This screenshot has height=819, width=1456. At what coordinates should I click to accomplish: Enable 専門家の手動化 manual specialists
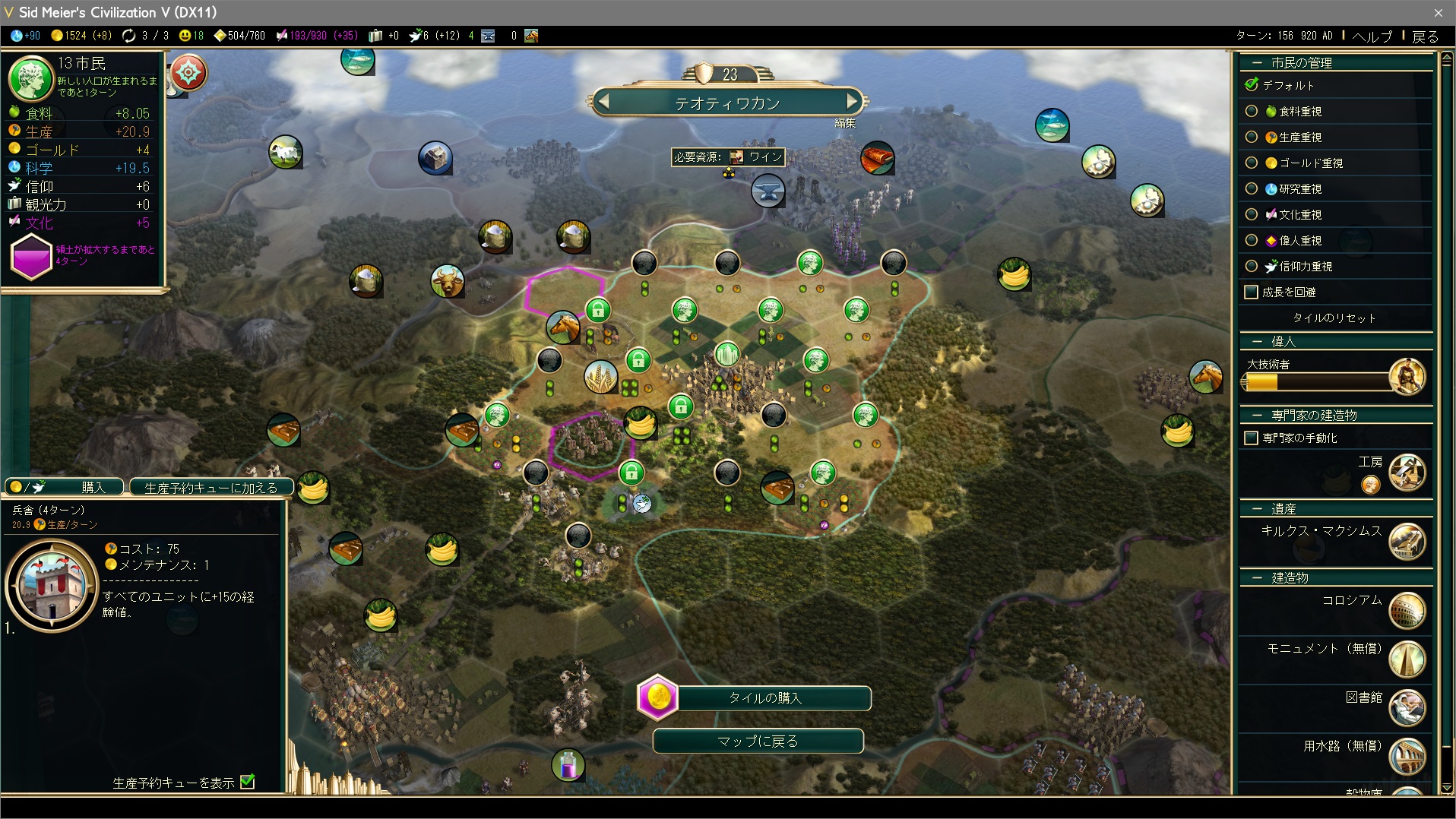[x=1251, y=438]
